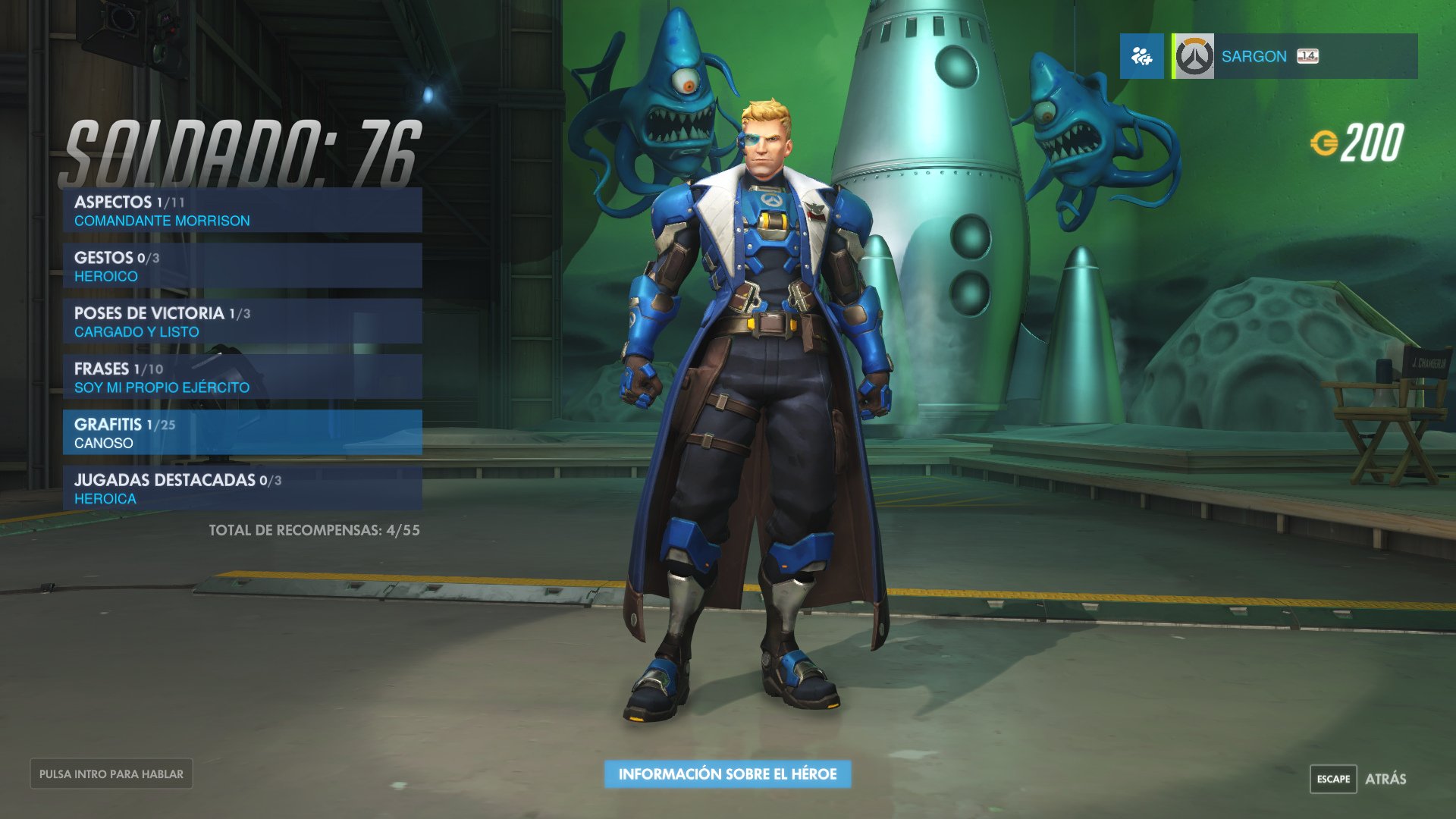Click the equipped skin name COMANDANTE MORRISON
The width and height of the screenshot is (1456, 819).
pos(163,221)
